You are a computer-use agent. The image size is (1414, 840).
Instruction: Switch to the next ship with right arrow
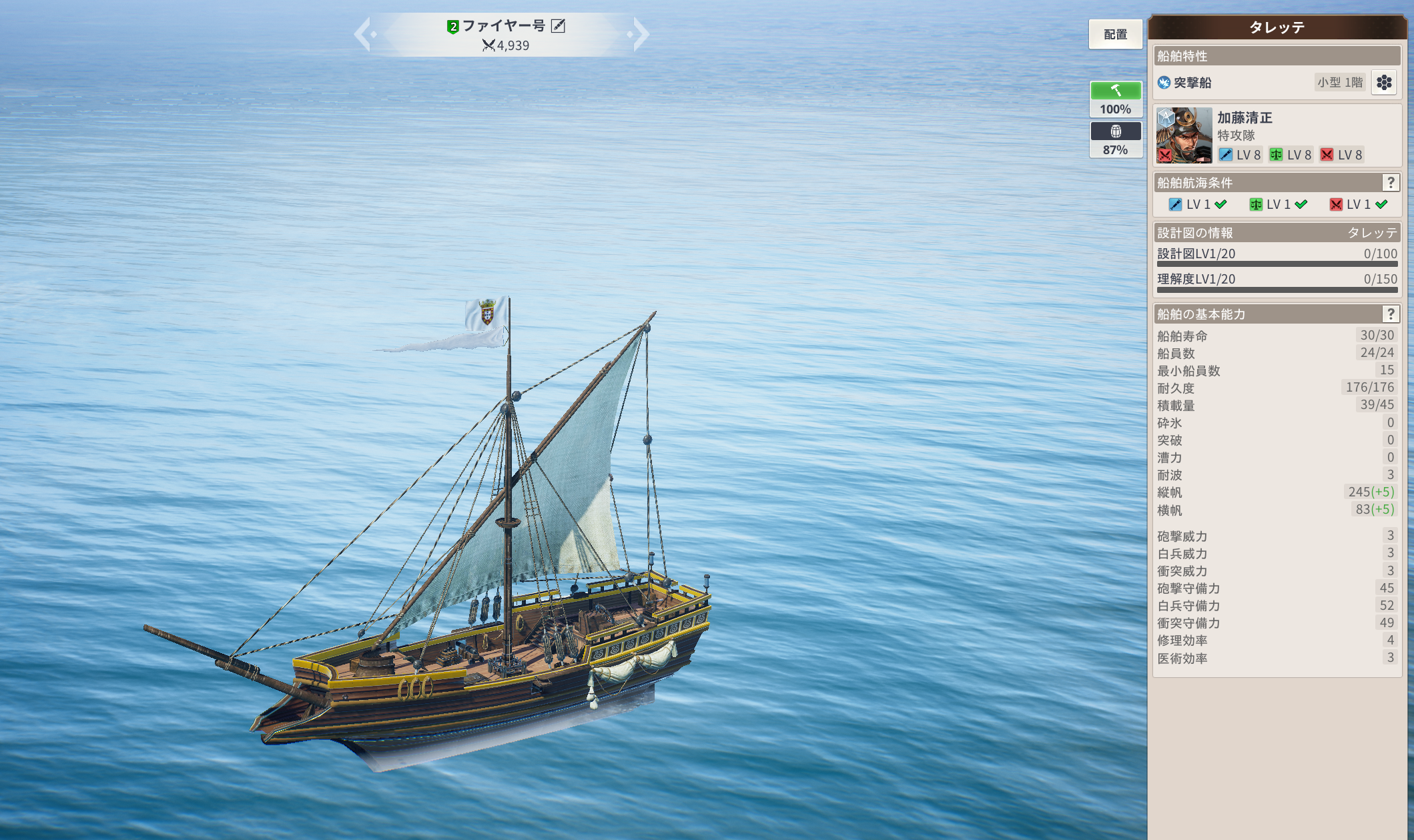[640, 34]
